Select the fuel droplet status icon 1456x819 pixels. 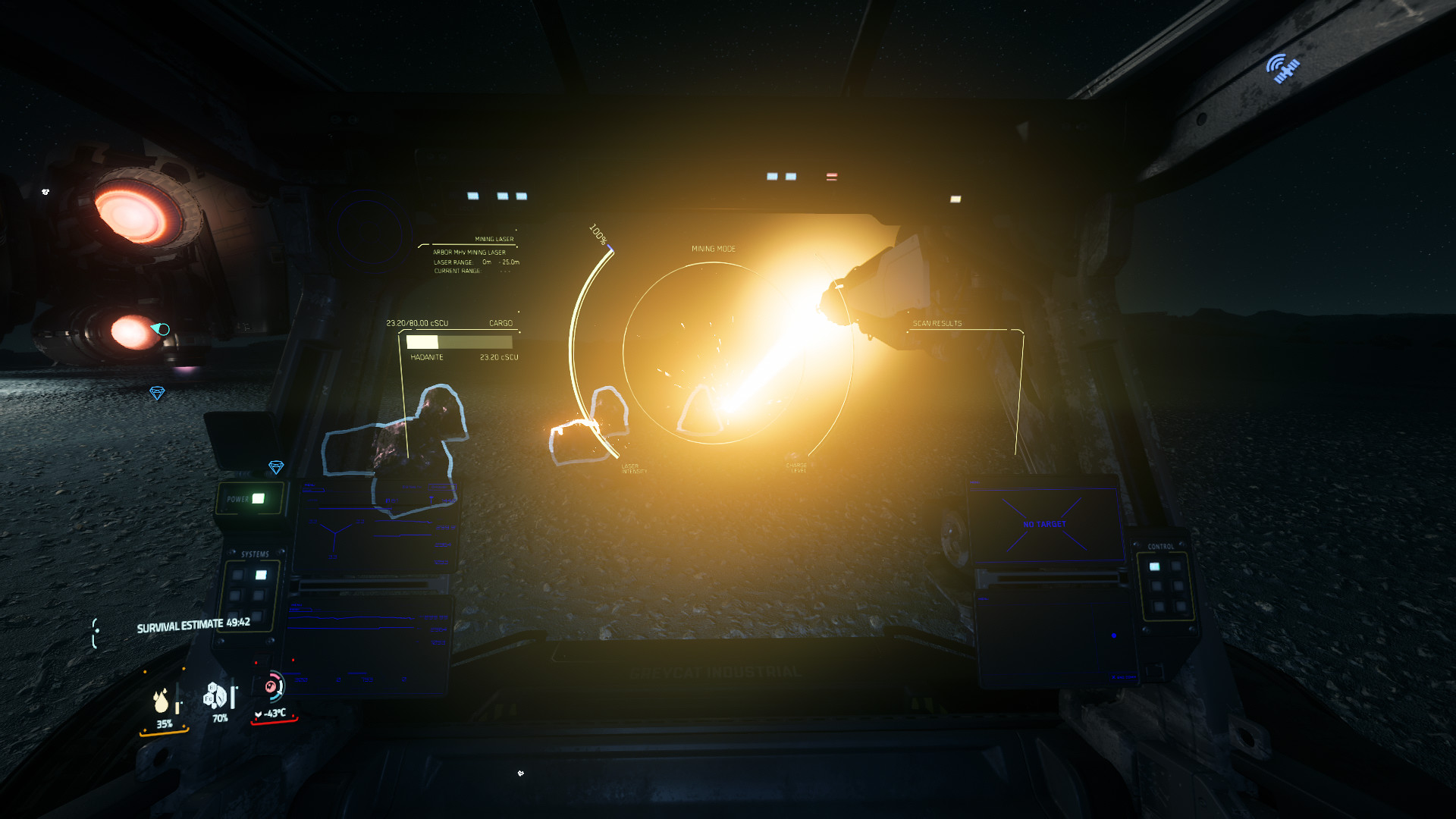click(x=161, y=702)
